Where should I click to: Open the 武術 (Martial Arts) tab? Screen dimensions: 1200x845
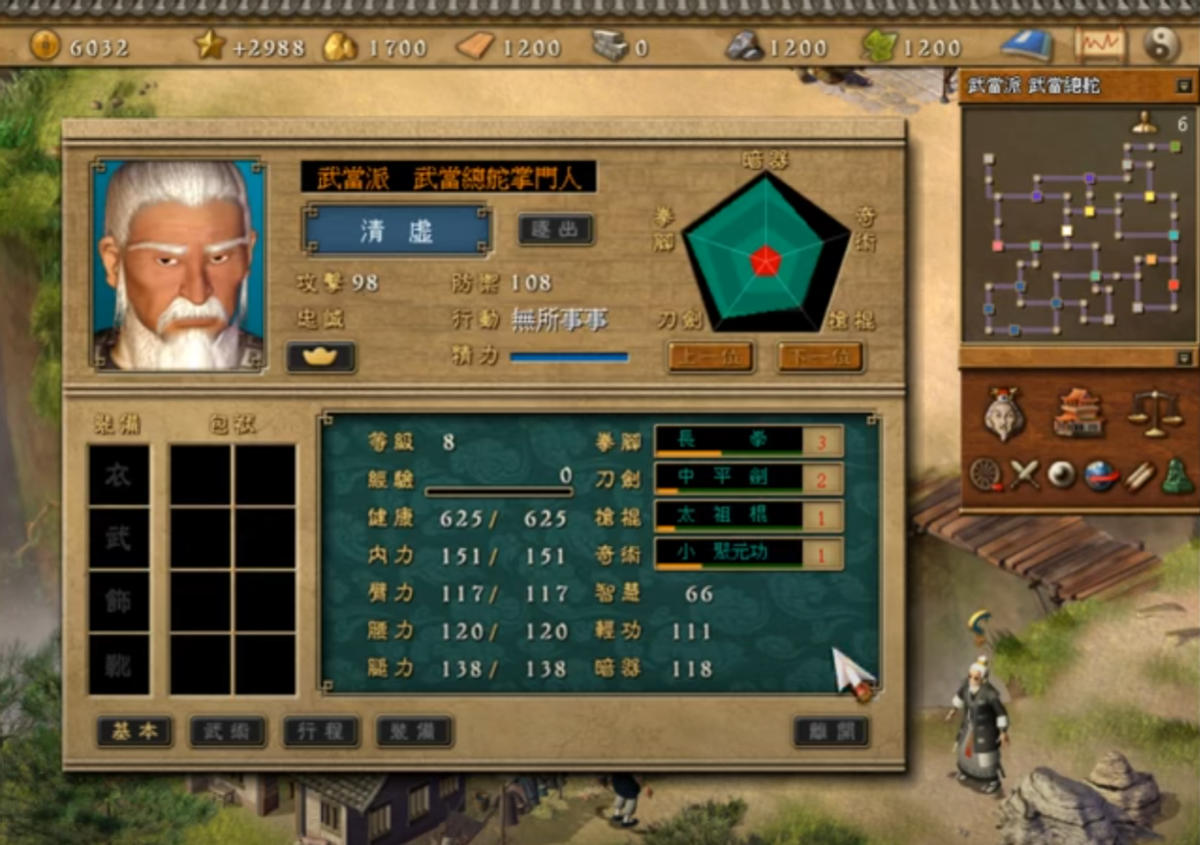228,731
